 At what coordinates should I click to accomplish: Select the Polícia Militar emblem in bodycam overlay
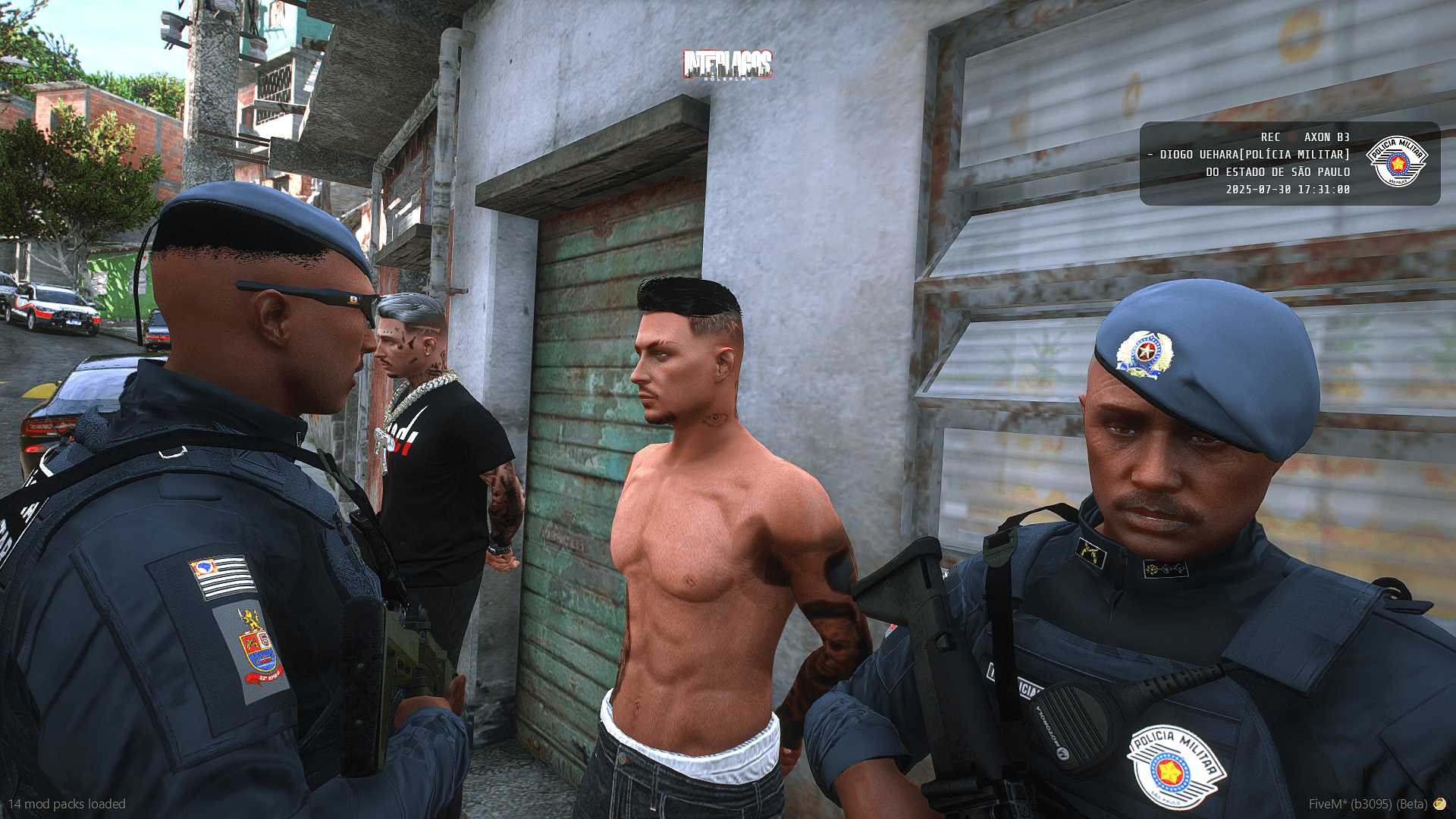tap(1396, 162)
